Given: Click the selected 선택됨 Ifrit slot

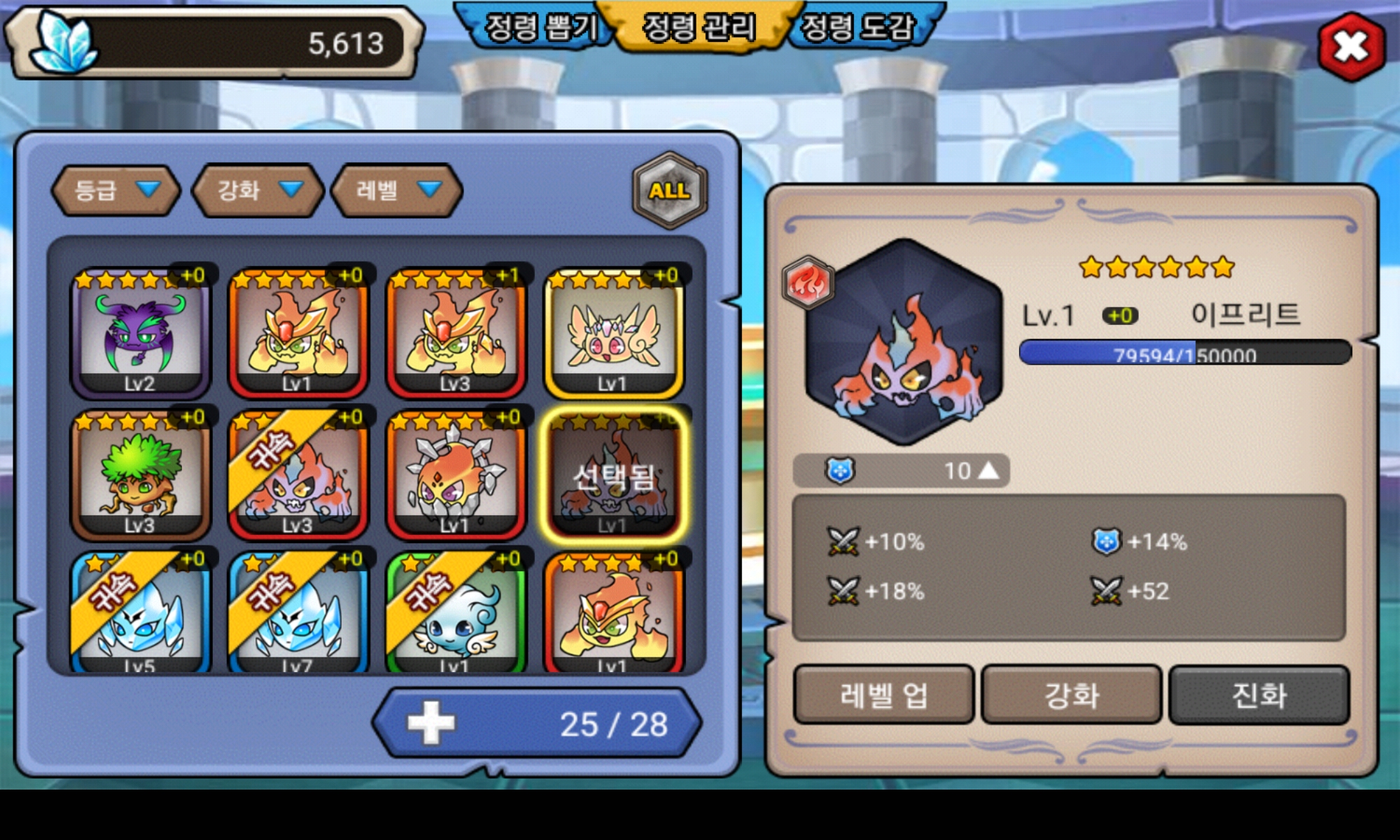Looking at the screenshot, I should point(613,476).
